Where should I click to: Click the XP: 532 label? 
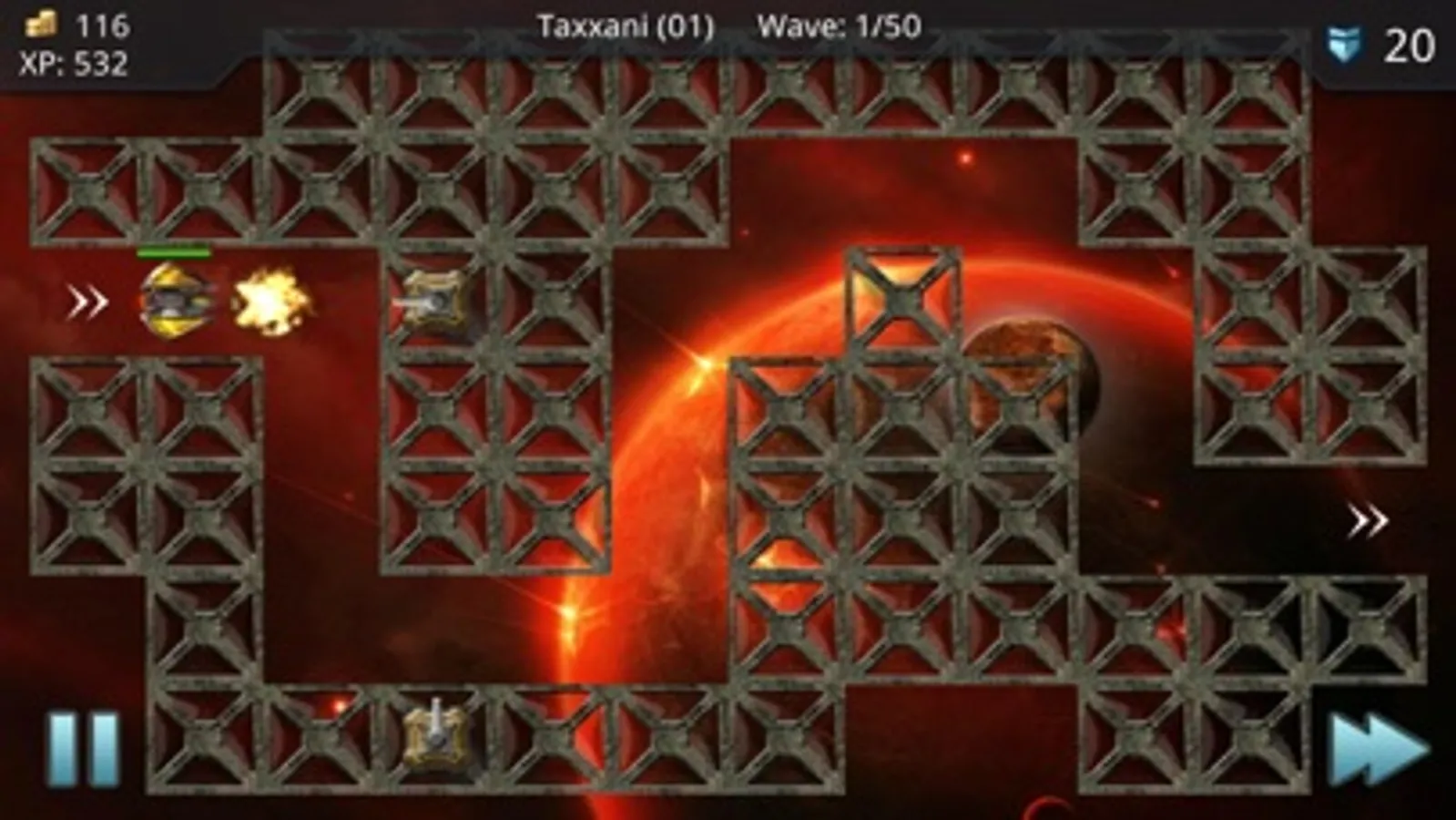pyautogui.click(x=73, y=62)
